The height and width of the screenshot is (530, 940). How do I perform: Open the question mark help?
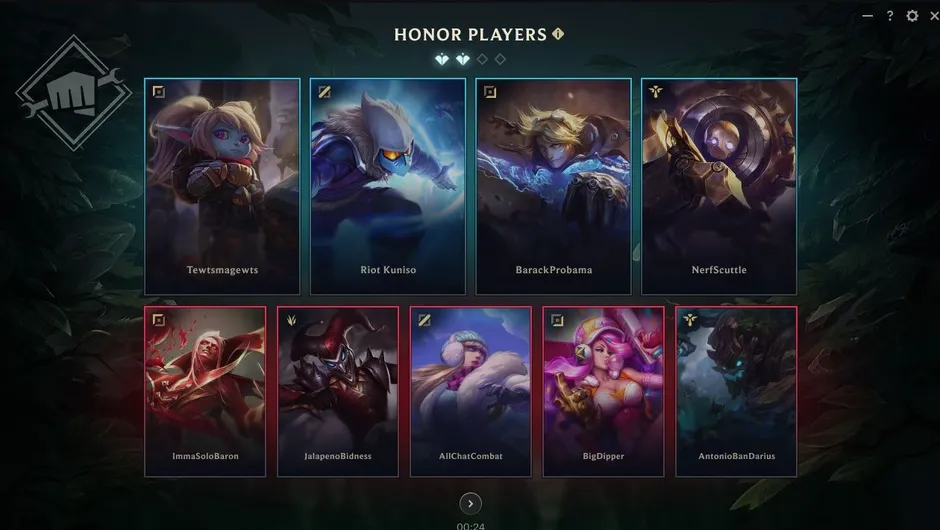[x=890, y=16]
